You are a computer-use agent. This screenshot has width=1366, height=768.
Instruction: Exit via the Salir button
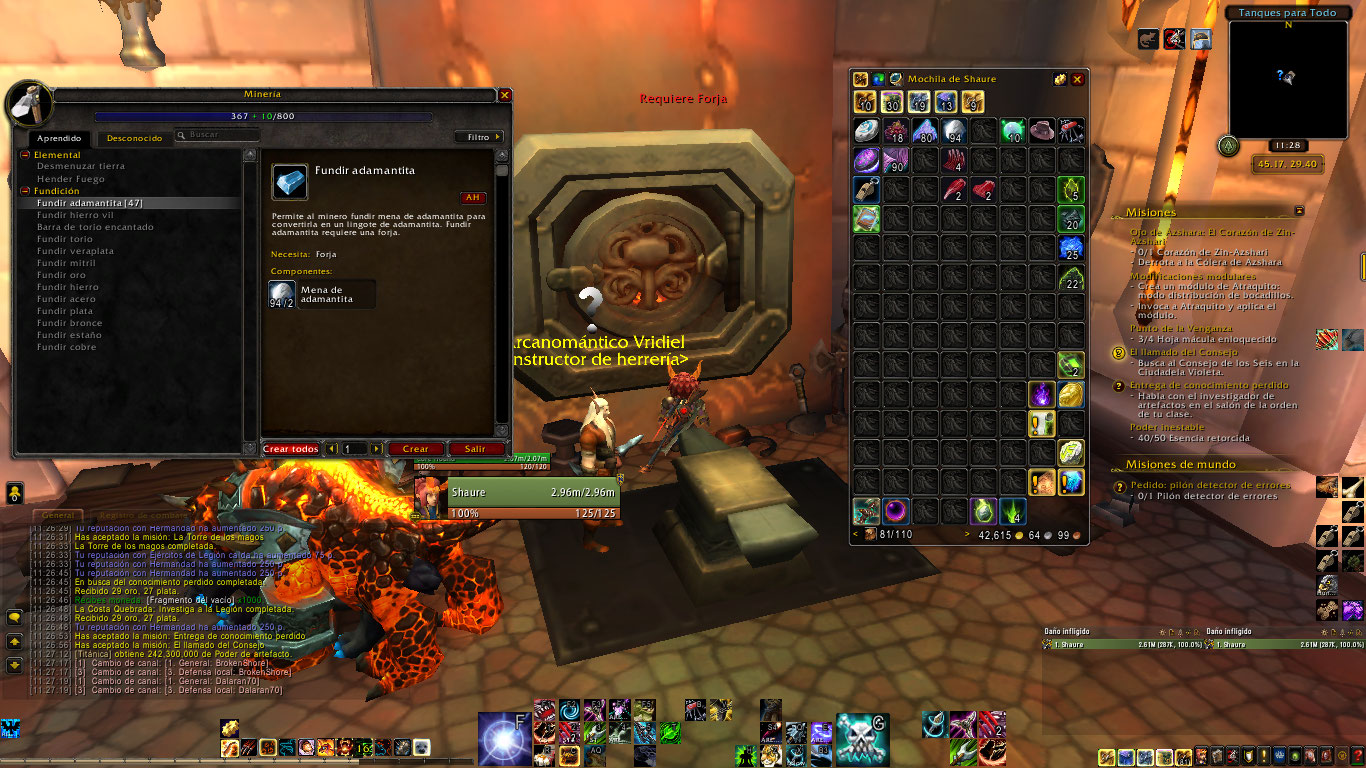pos(476,449)
